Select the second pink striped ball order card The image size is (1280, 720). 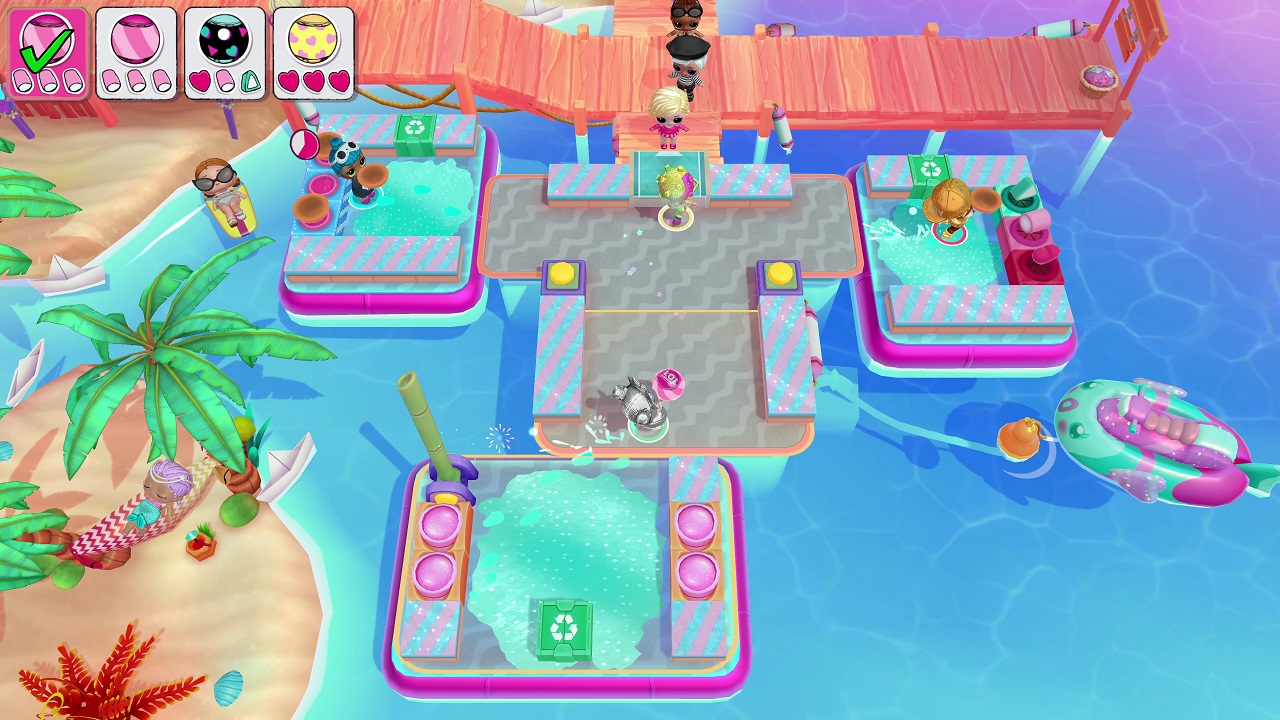137,48
